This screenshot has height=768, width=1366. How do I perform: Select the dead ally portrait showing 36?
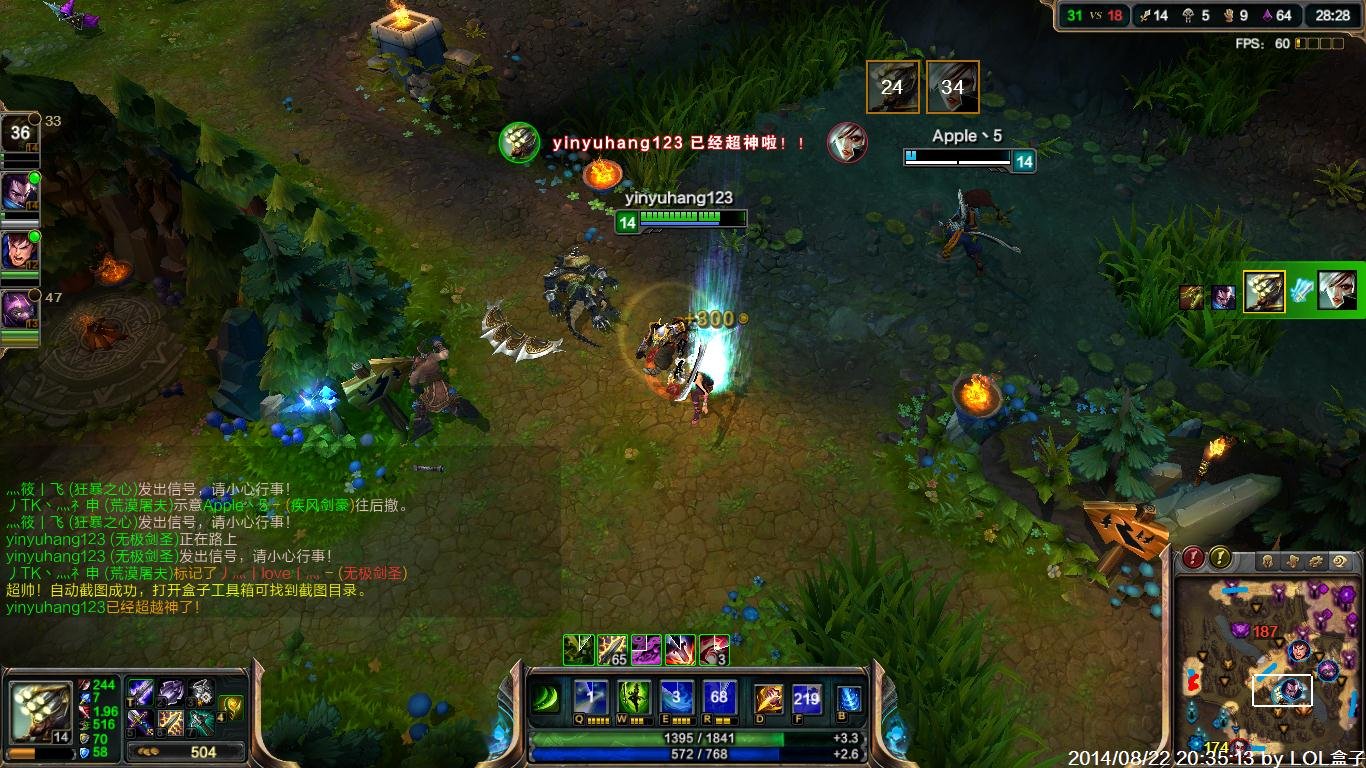tap(20, 133)
